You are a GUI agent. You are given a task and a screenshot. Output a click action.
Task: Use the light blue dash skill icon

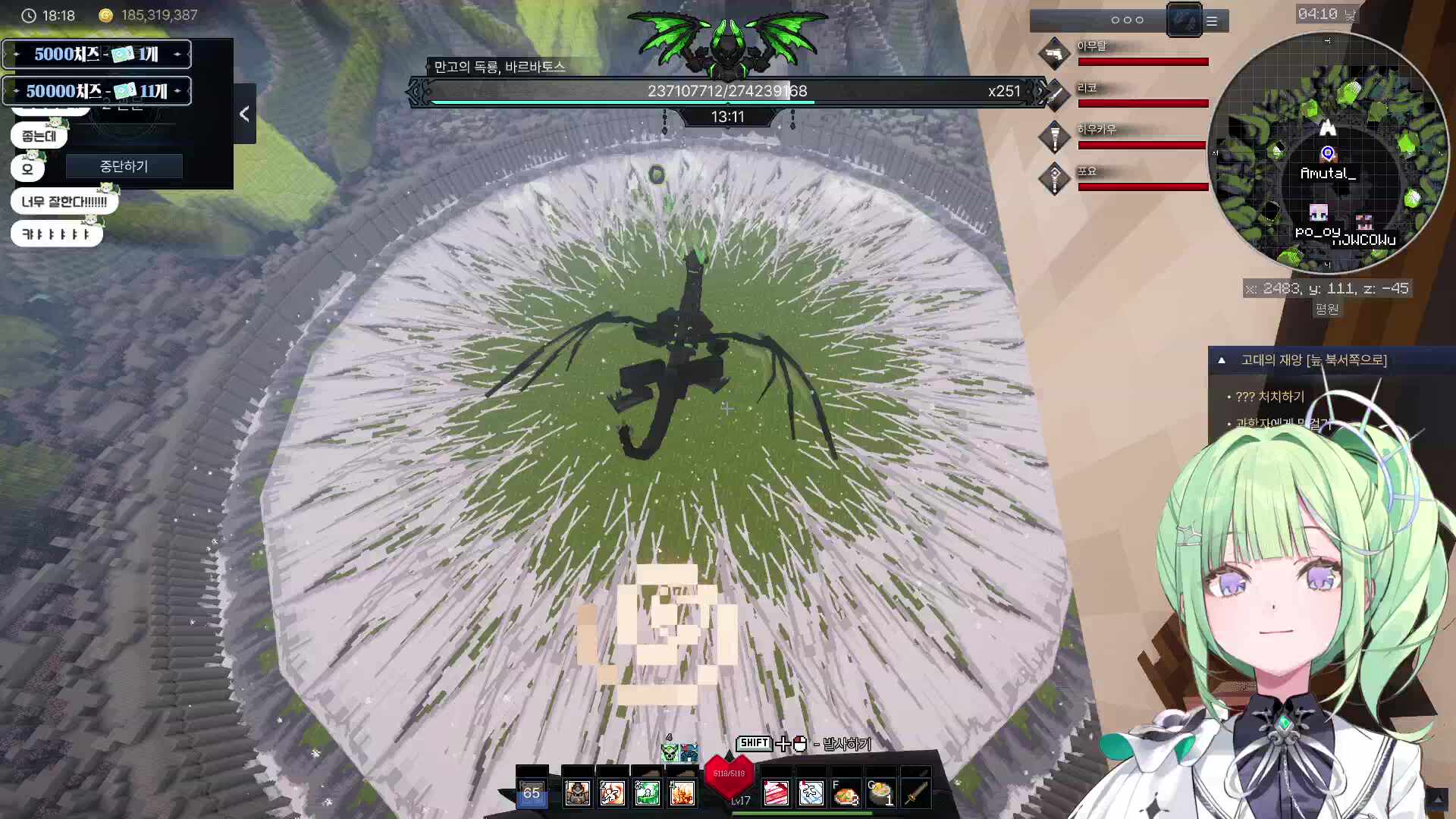[x=811, y=793]
